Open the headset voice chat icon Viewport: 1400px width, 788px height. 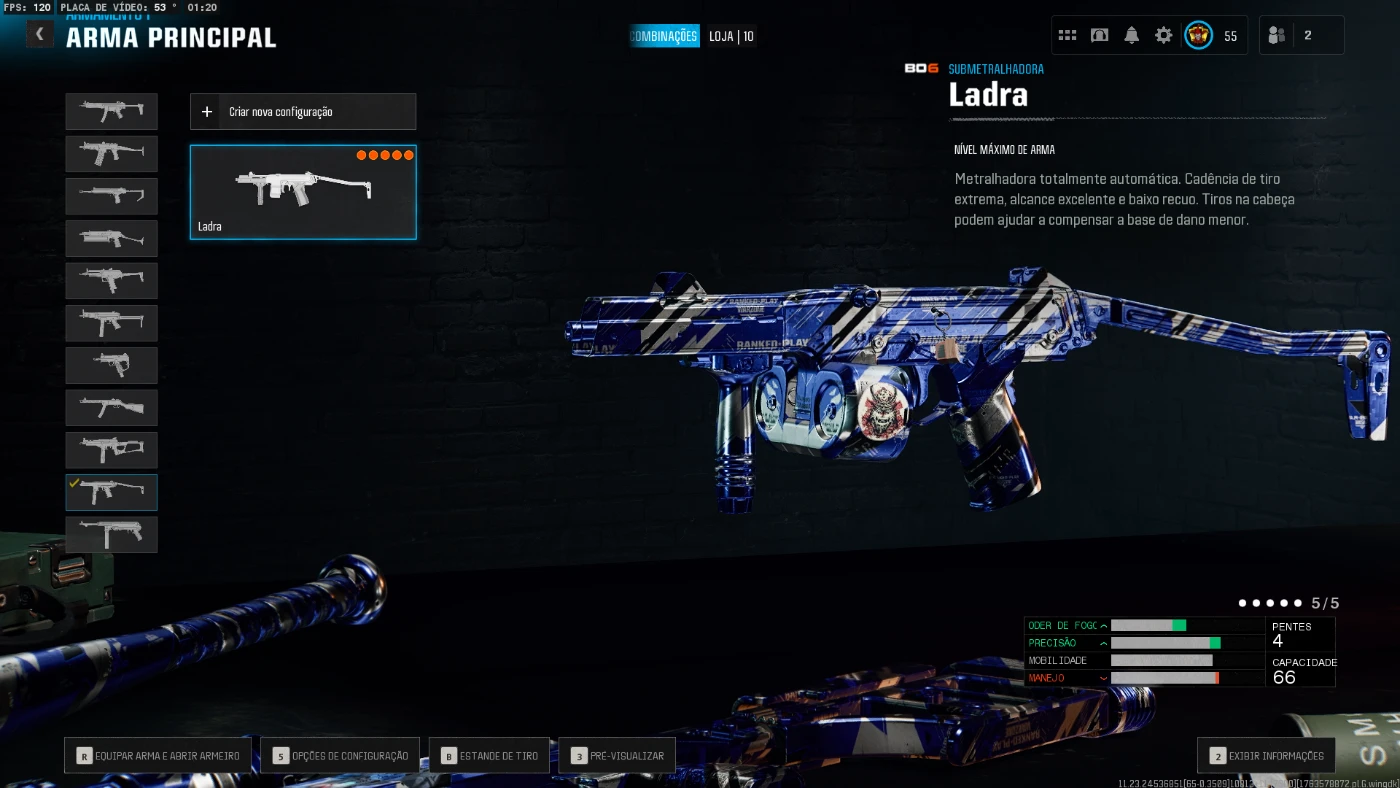1099,35
